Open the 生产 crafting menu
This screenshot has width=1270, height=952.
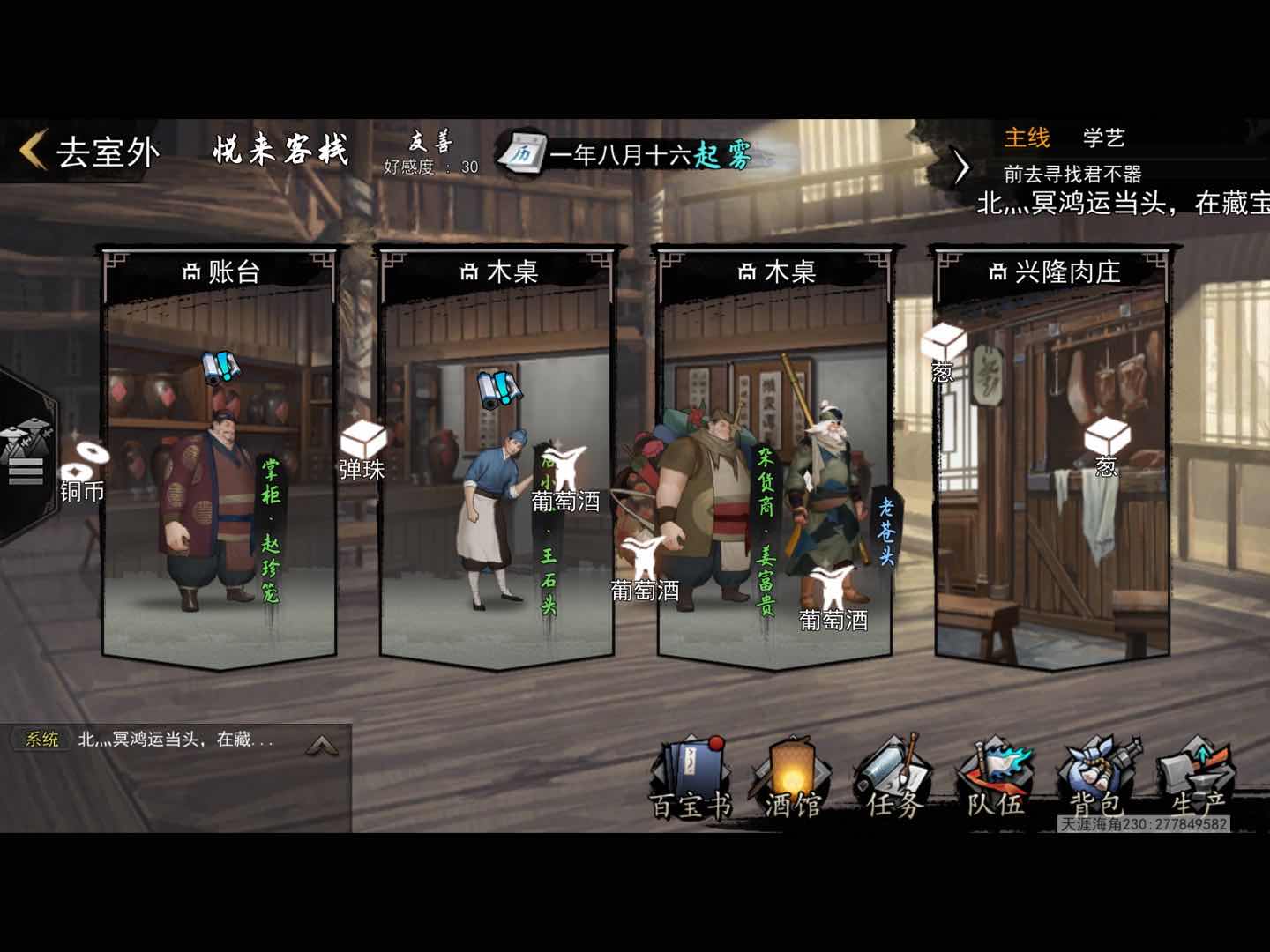[1198, 780]
